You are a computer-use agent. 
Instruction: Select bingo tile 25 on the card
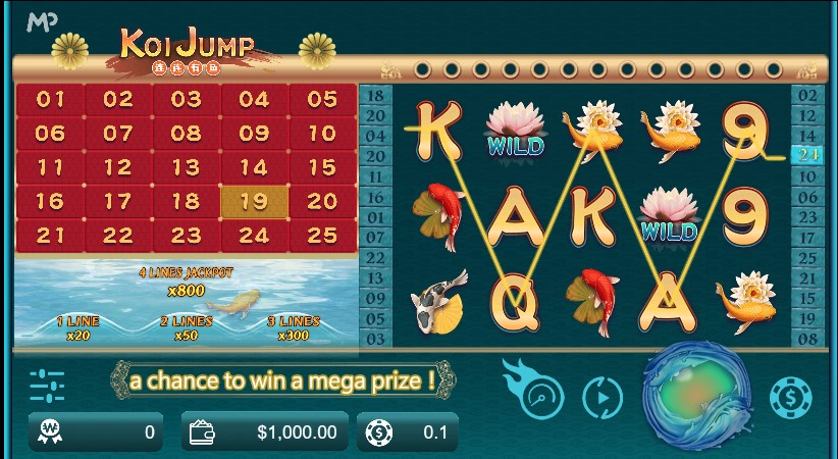tap(322, 236)
